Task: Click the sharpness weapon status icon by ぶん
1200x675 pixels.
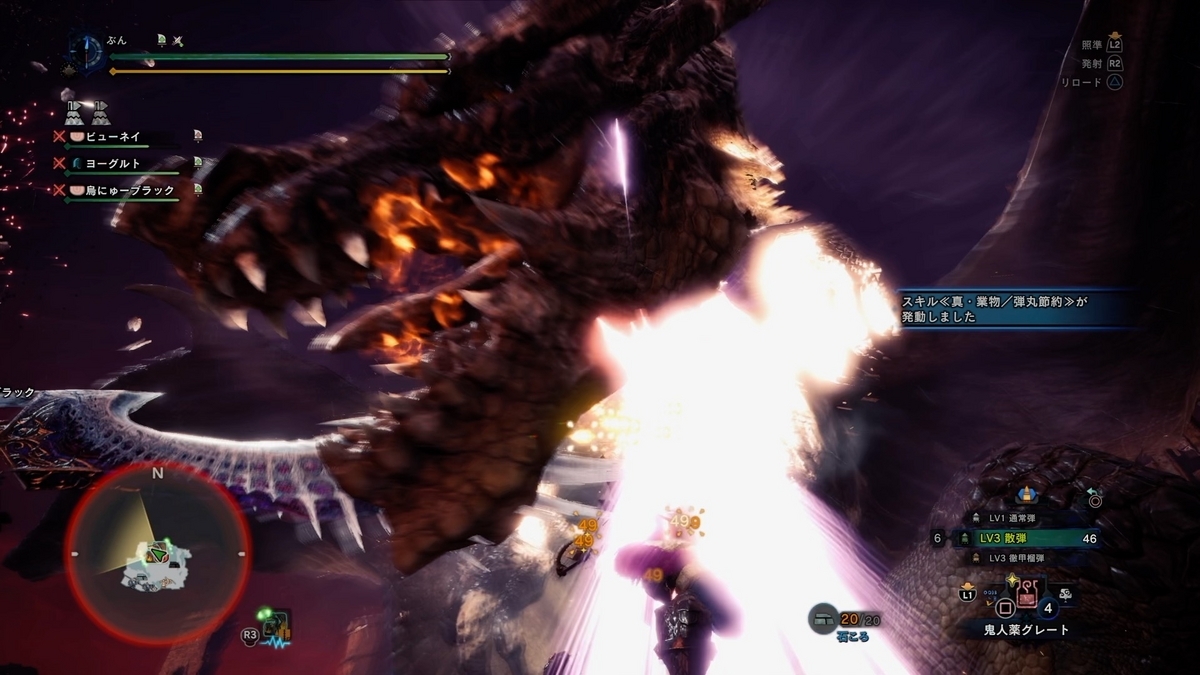Action: tap(178, 40)
